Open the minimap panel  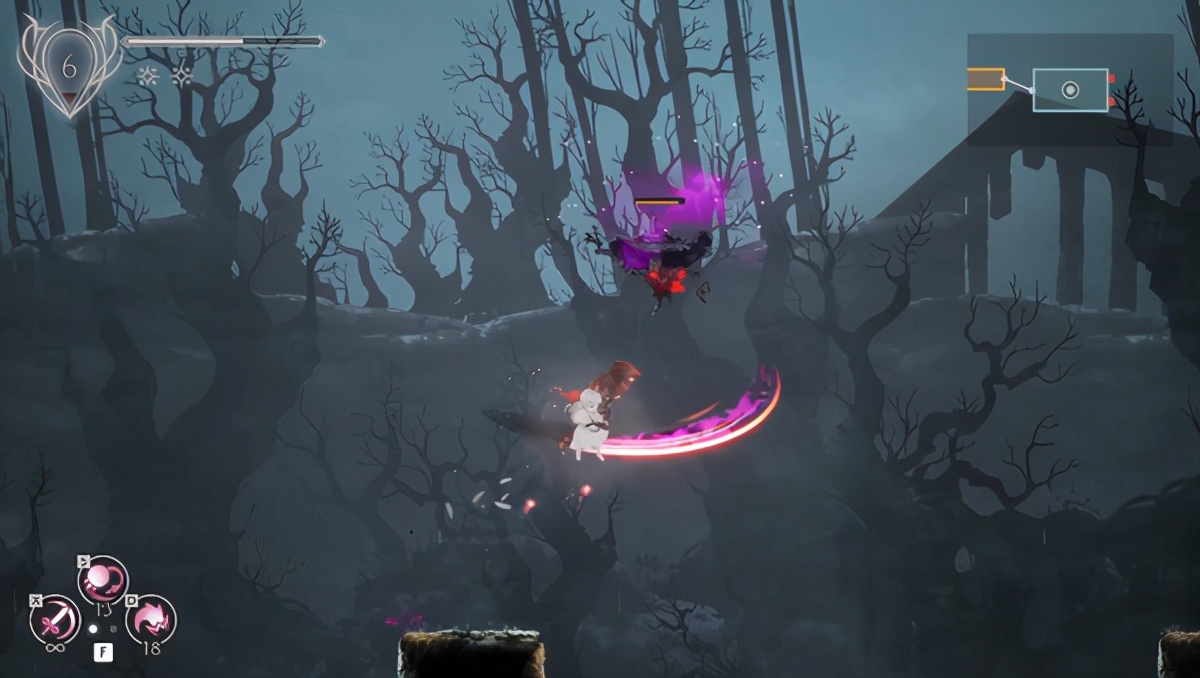pos(1069,90)
